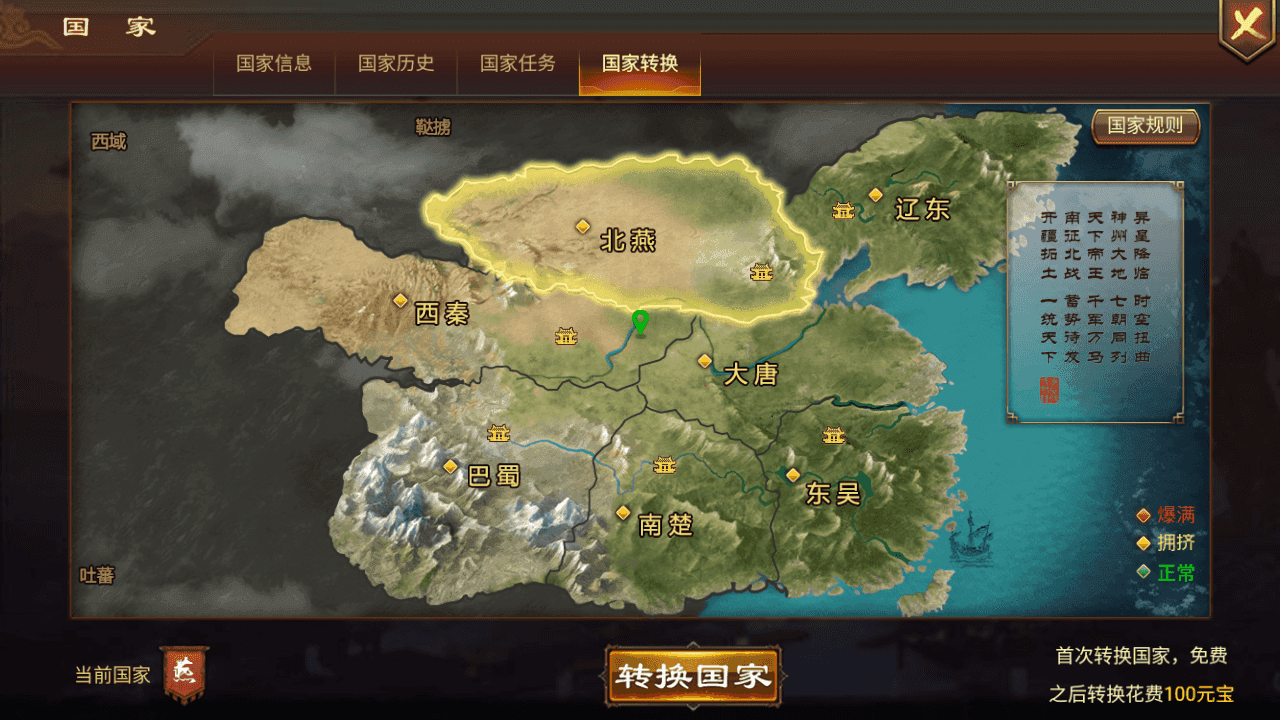Toggle the 拥挤 legend filter

coord(1167,543)
